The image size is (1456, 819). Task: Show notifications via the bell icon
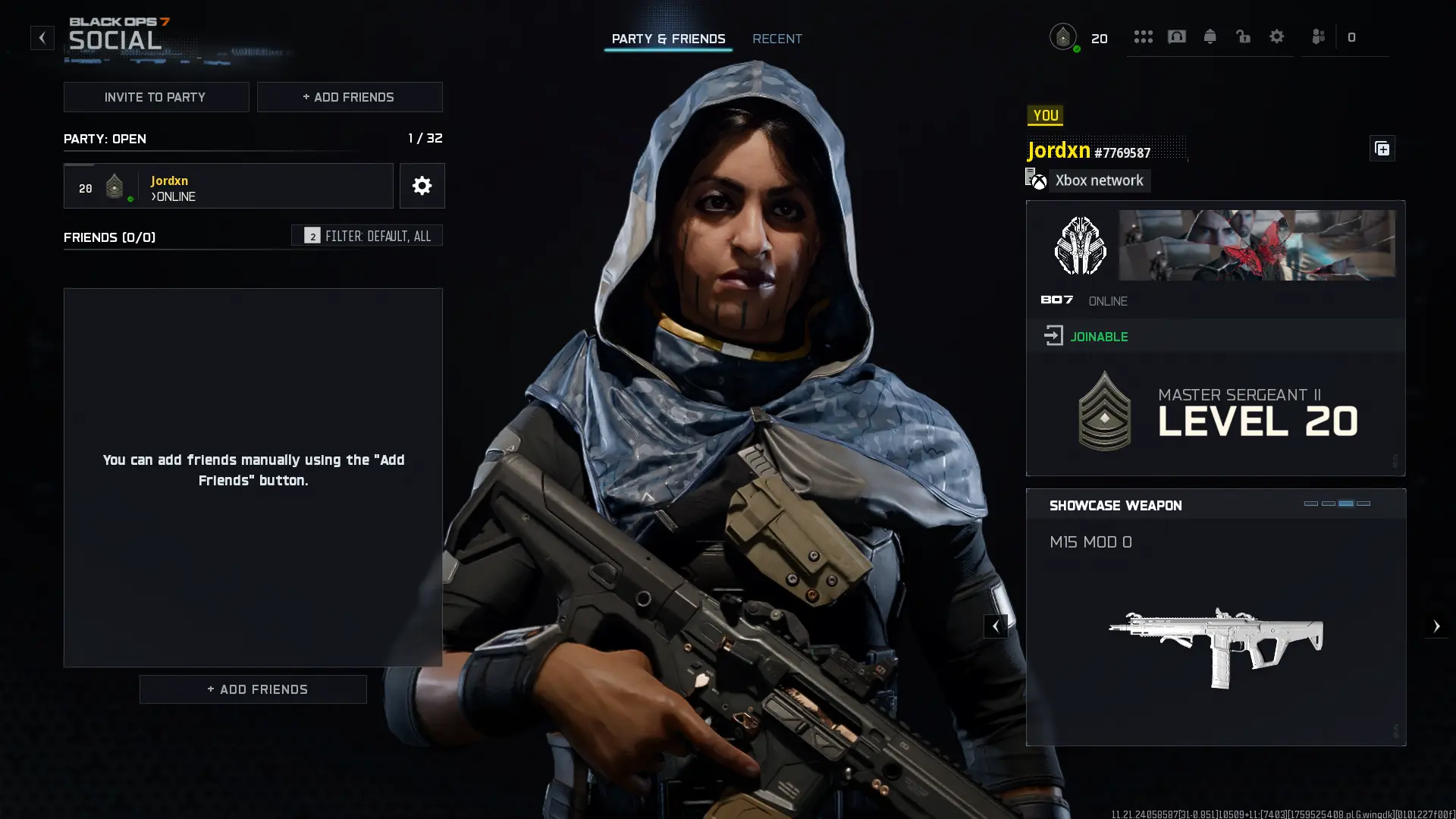(x=1210, y=36)
